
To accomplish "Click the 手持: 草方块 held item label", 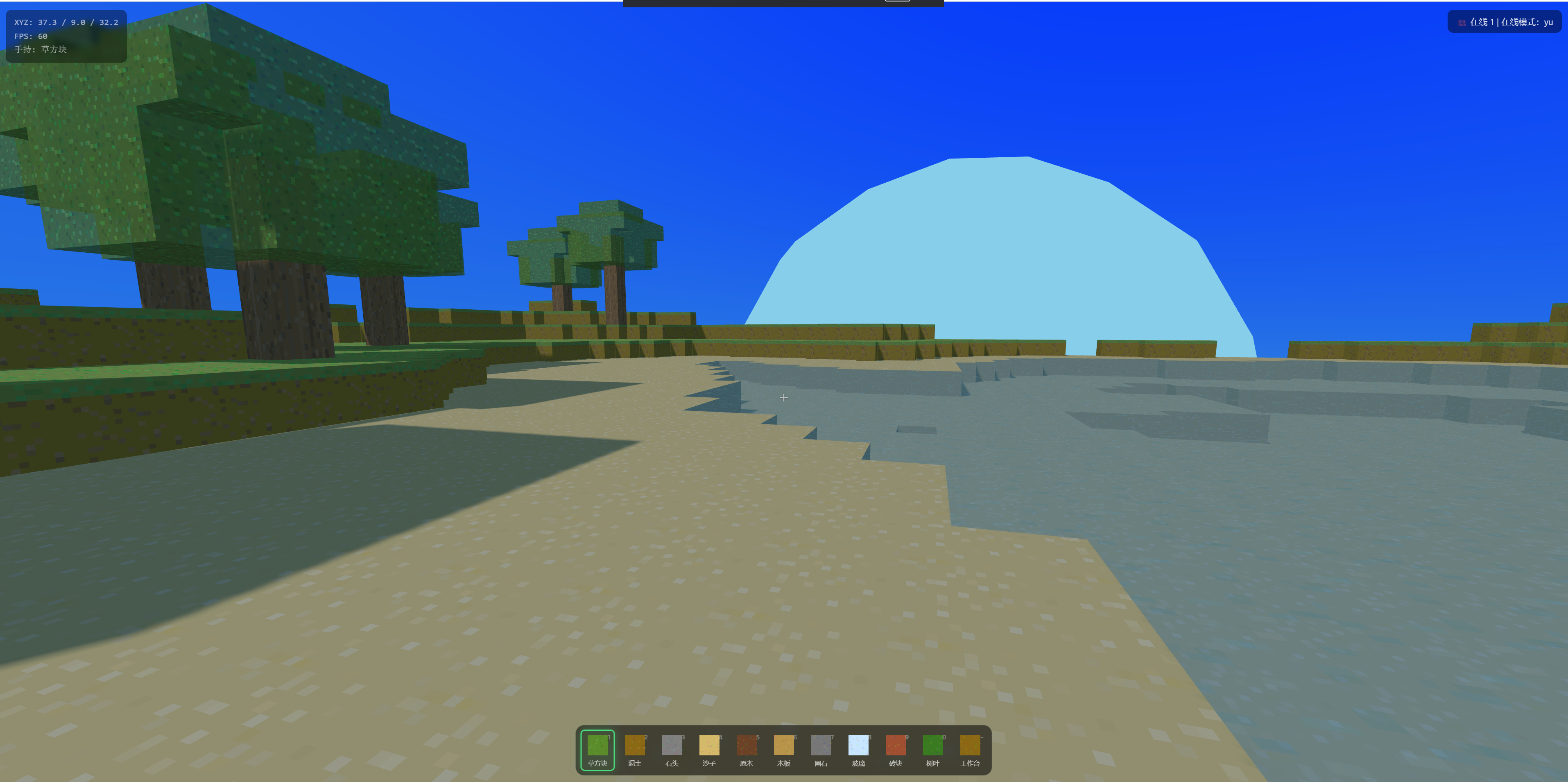I will (41, 50).
